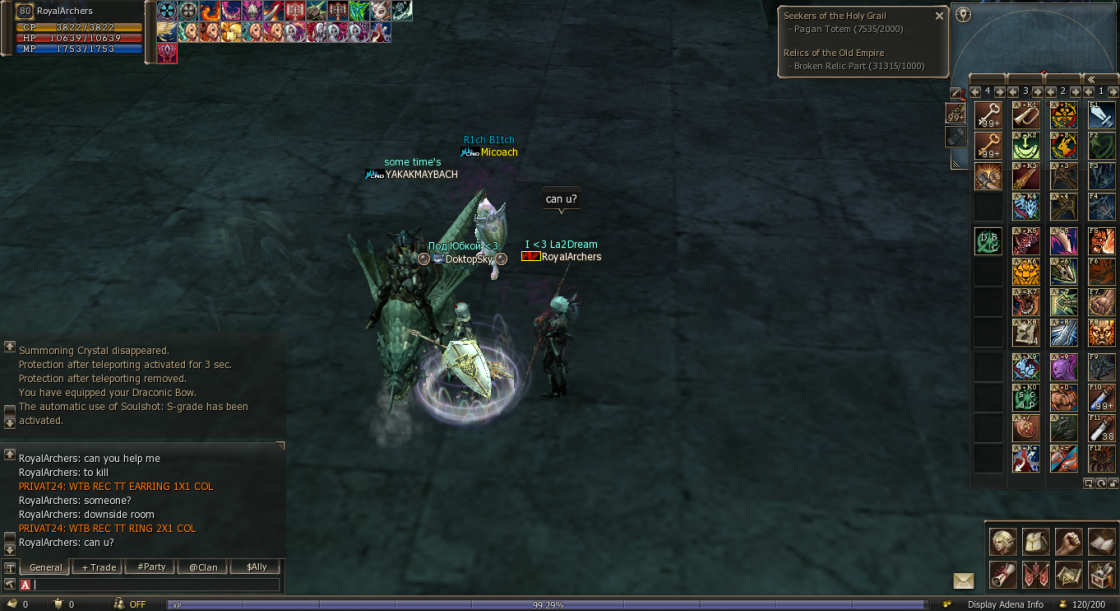The height and width of the screenshot is (611, 1120).
Task: Activate the F8 lion face skill
Action: [1101, 334]
